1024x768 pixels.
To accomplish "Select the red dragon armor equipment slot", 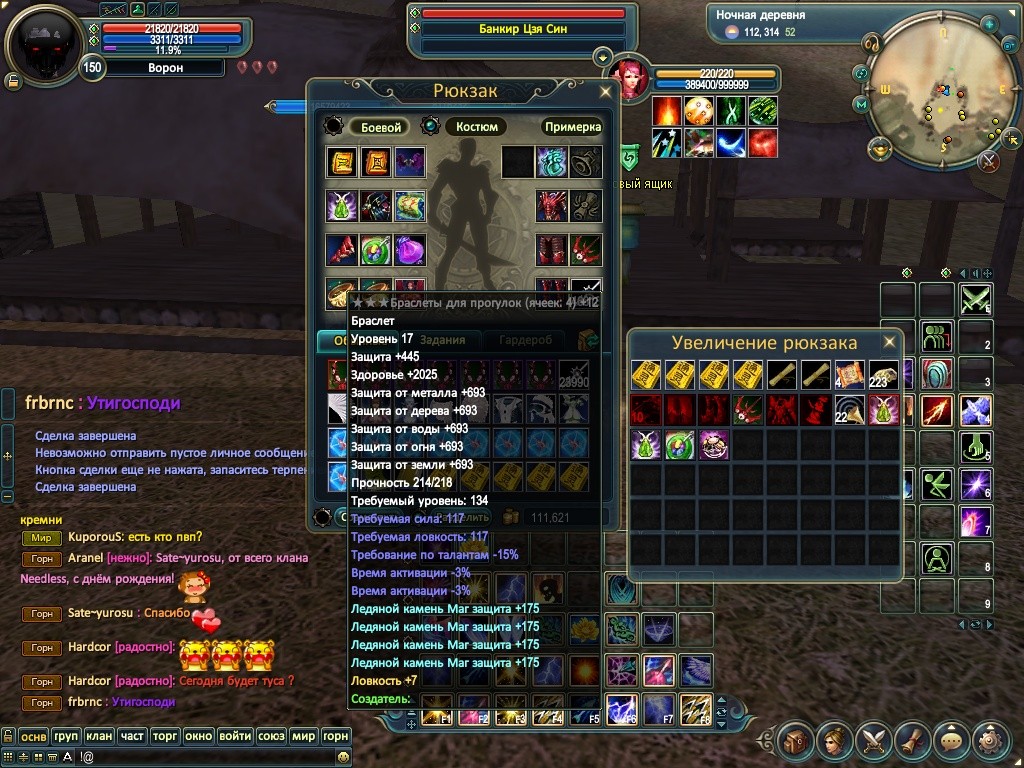I will (551, 206).
